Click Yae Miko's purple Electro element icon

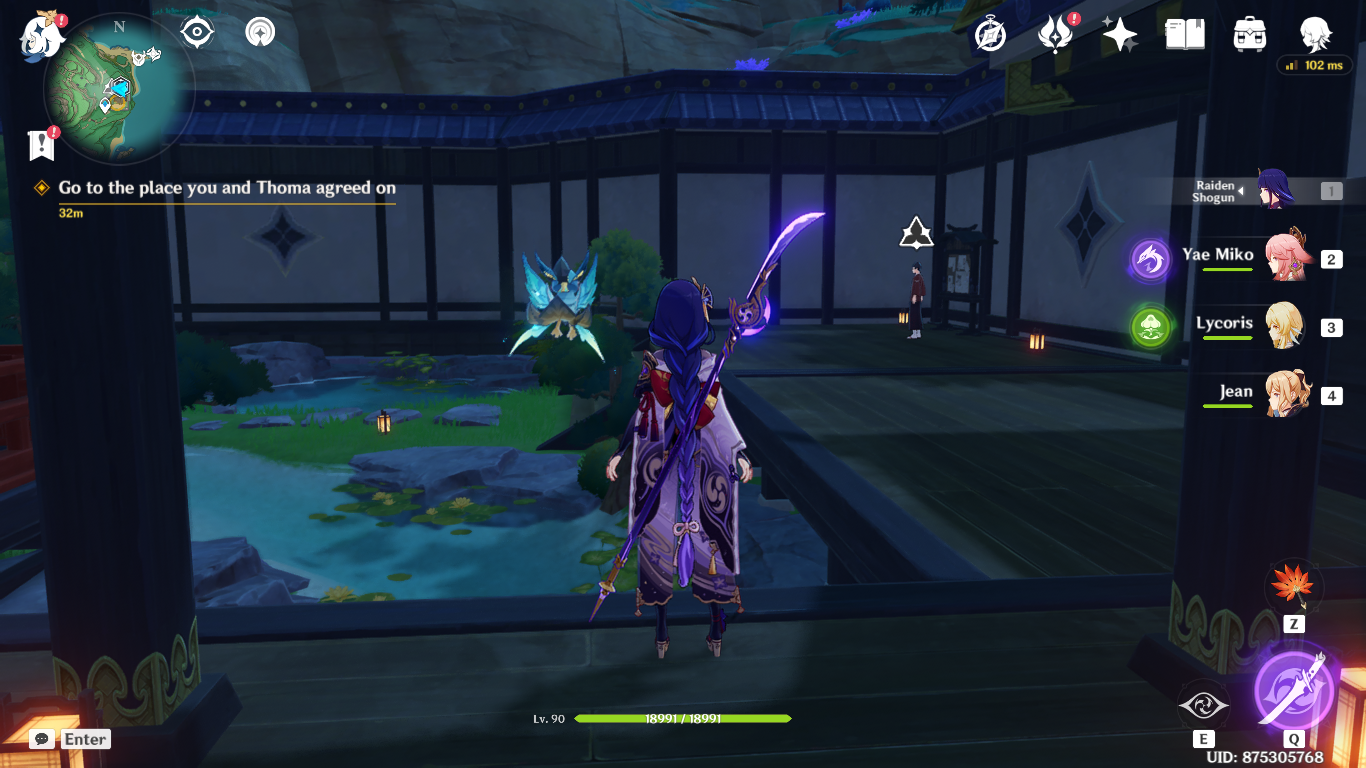pos(1150,257)
